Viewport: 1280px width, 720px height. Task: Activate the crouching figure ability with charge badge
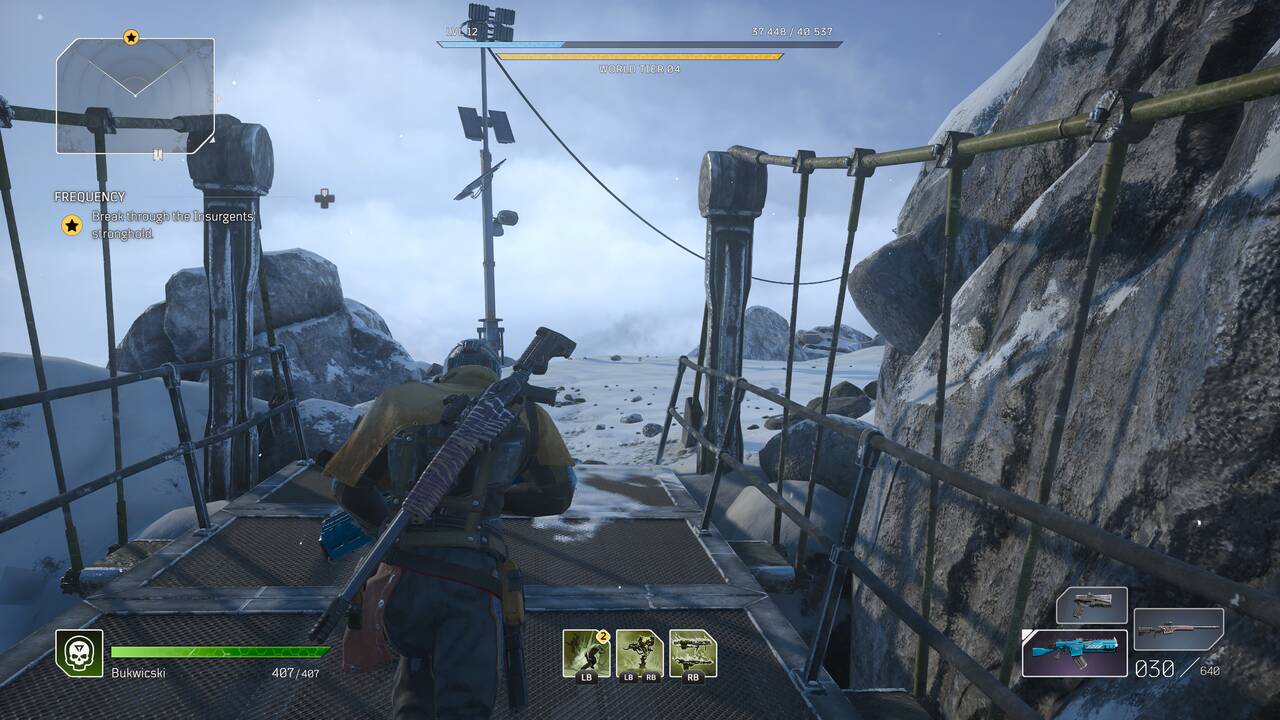point(586,653)
